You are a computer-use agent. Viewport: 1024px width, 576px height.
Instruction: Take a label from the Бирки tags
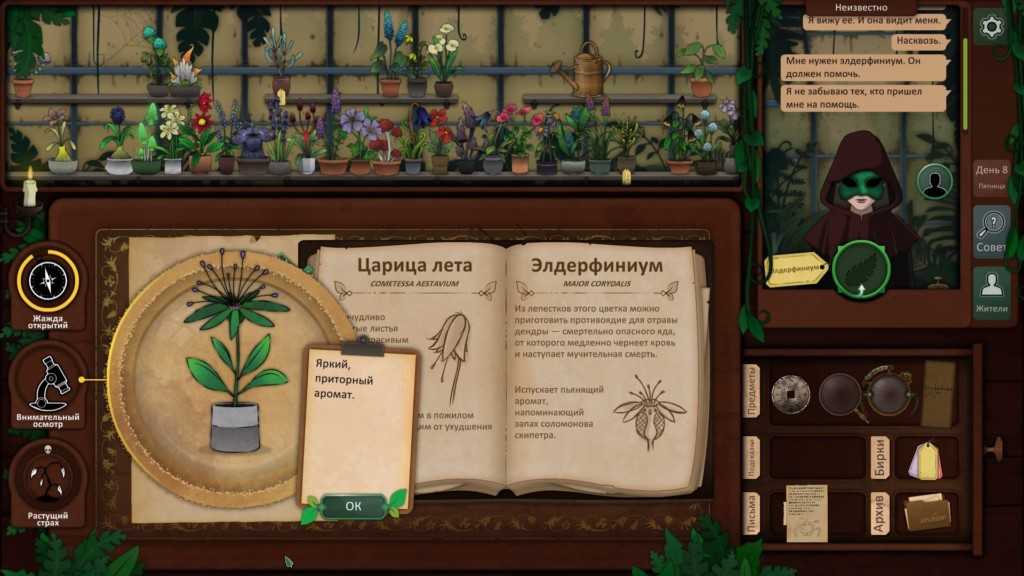[x=926, y=458]
